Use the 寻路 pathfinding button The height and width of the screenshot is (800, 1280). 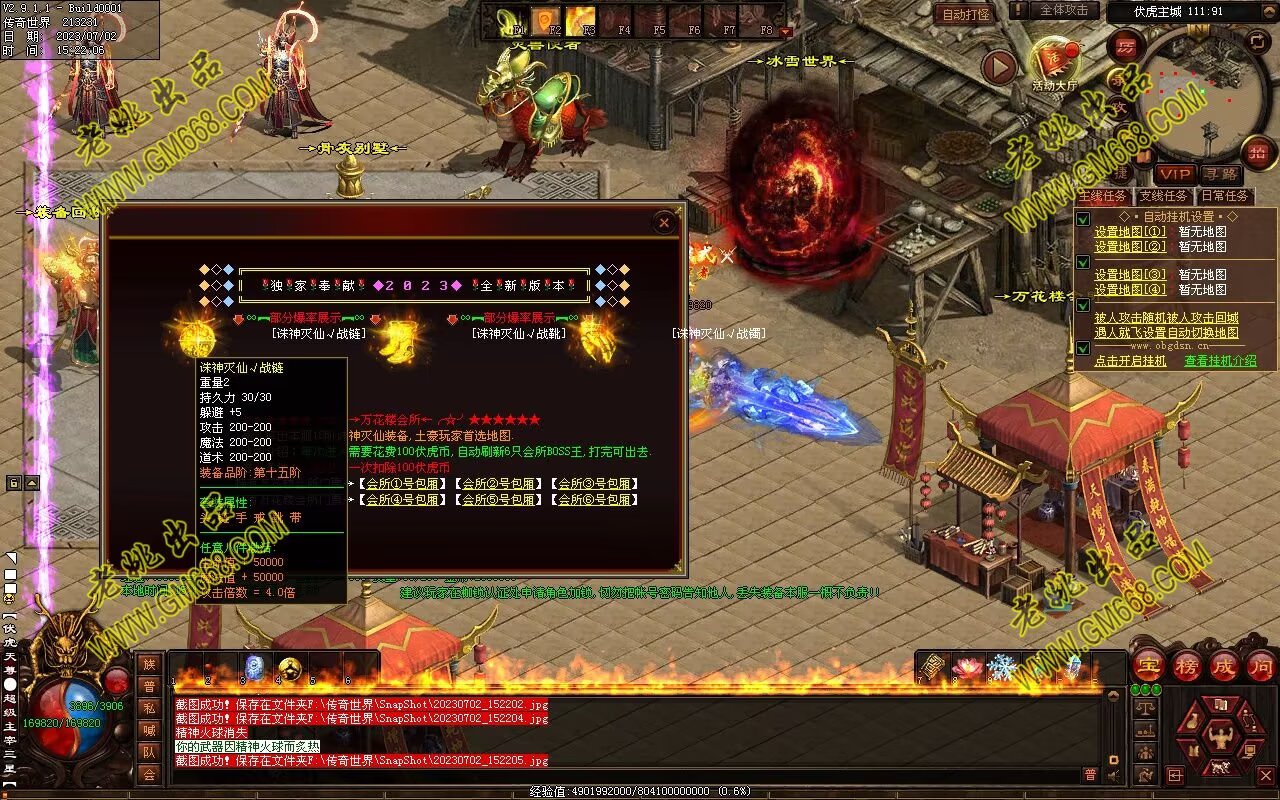click(1219, 174)
